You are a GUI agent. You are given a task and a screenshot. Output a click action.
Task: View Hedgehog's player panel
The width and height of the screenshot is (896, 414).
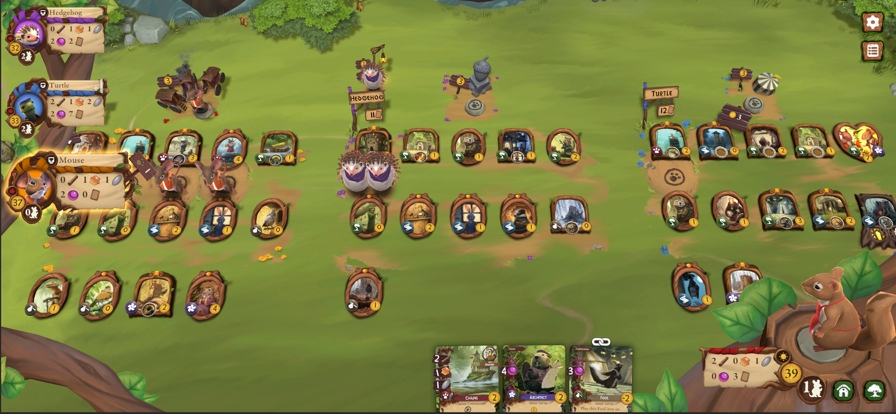tap(60, 29)
